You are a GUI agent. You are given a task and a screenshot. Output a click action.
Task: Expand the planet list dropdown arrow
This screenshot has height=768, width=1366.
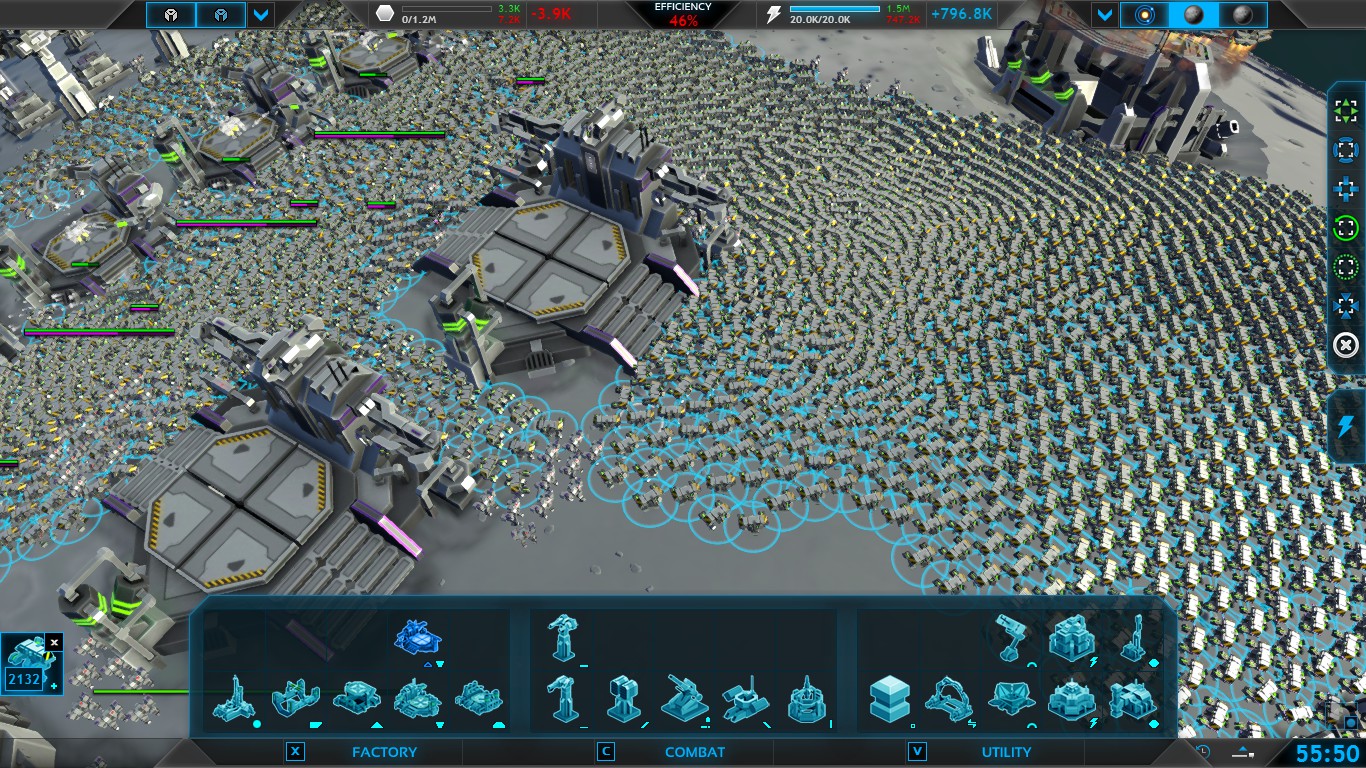[x=1105, y=15]
